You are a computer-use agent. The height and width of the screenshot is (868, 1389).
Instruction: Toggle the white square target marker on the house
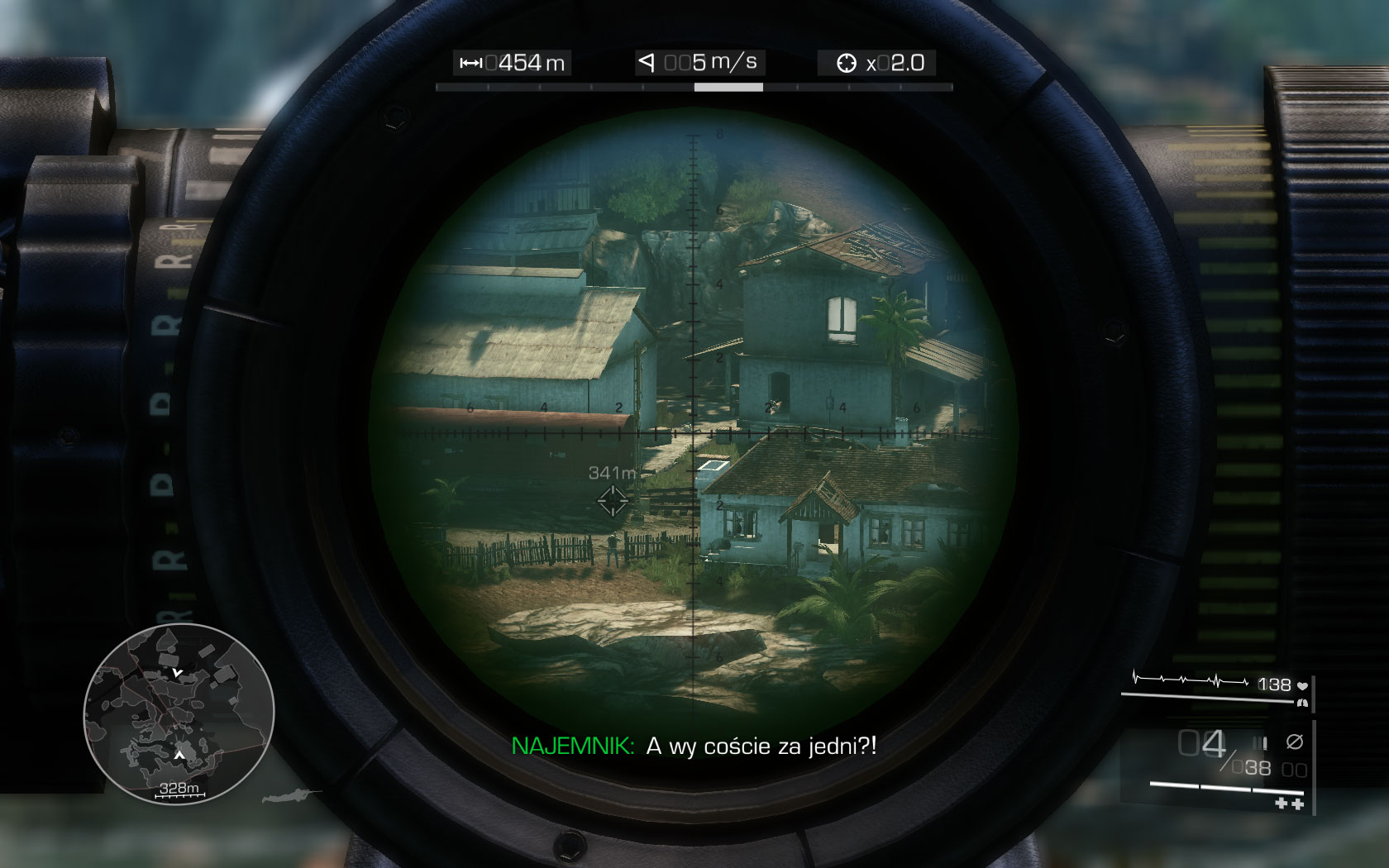point(713,467)
